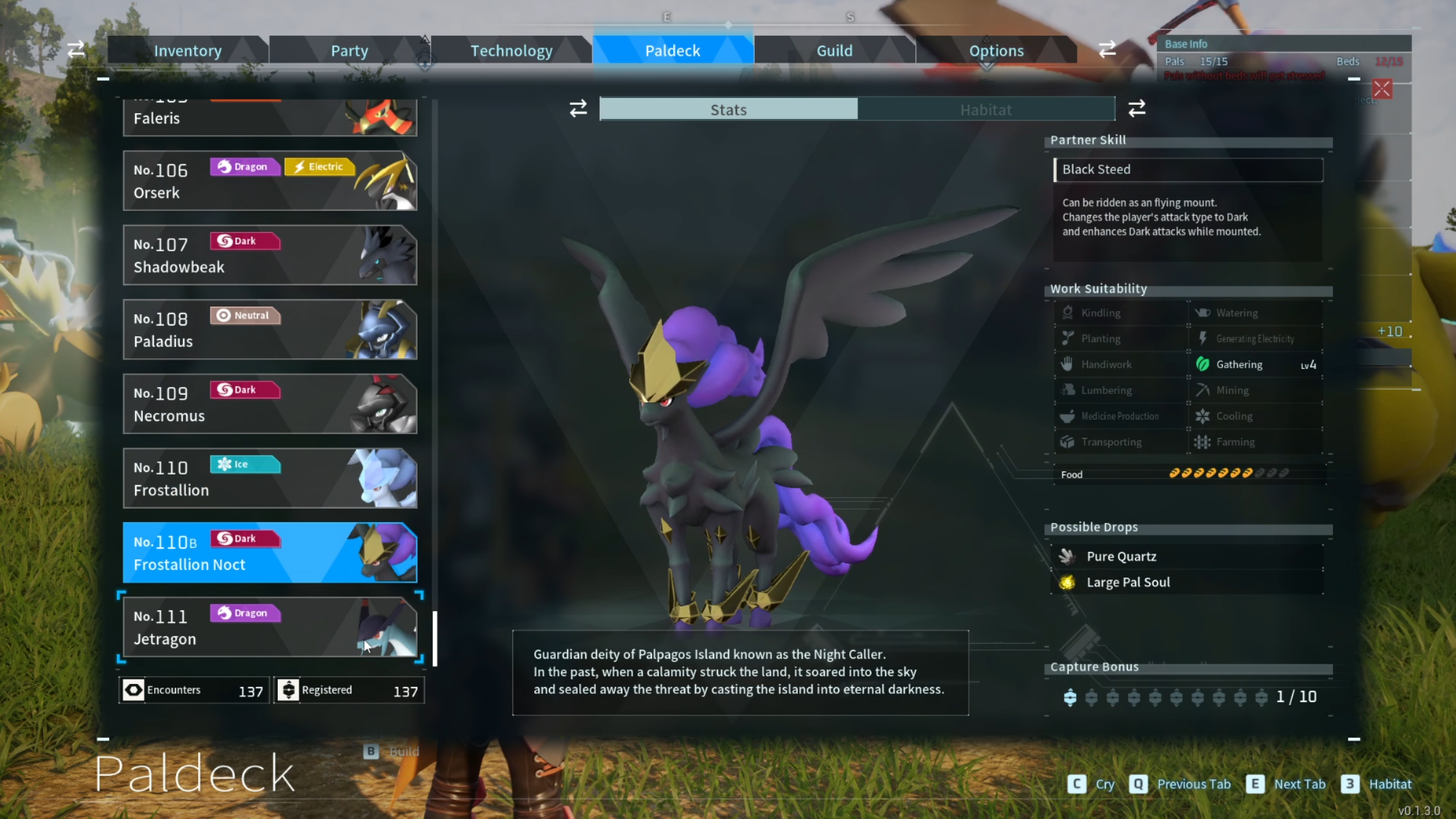Image resolution: width=1456 pixels, height=819 pixels.
Task: Switch to the Stats view
Action: [727, 109]
